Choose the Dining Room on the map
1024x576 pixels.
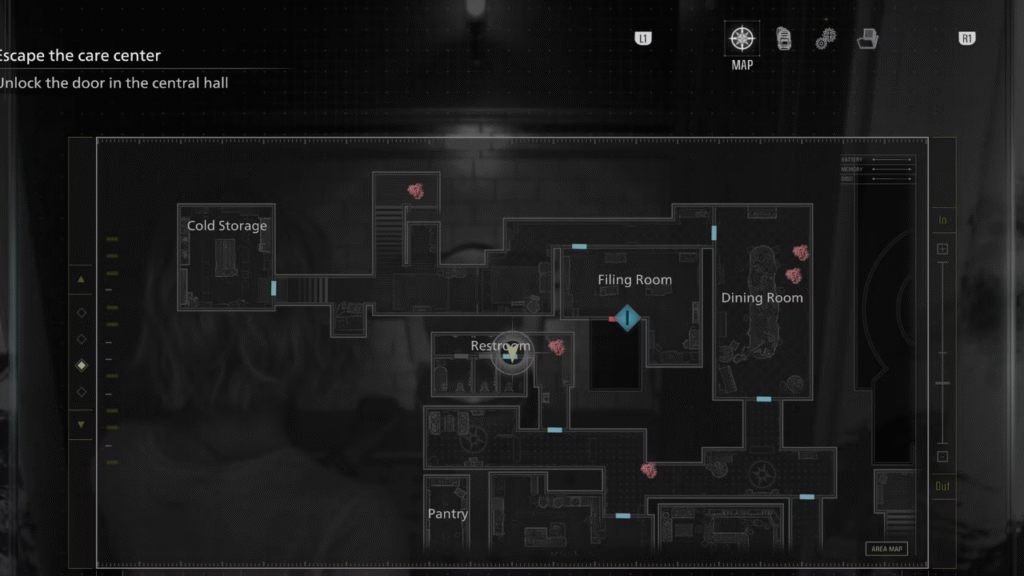click(762, 298)
